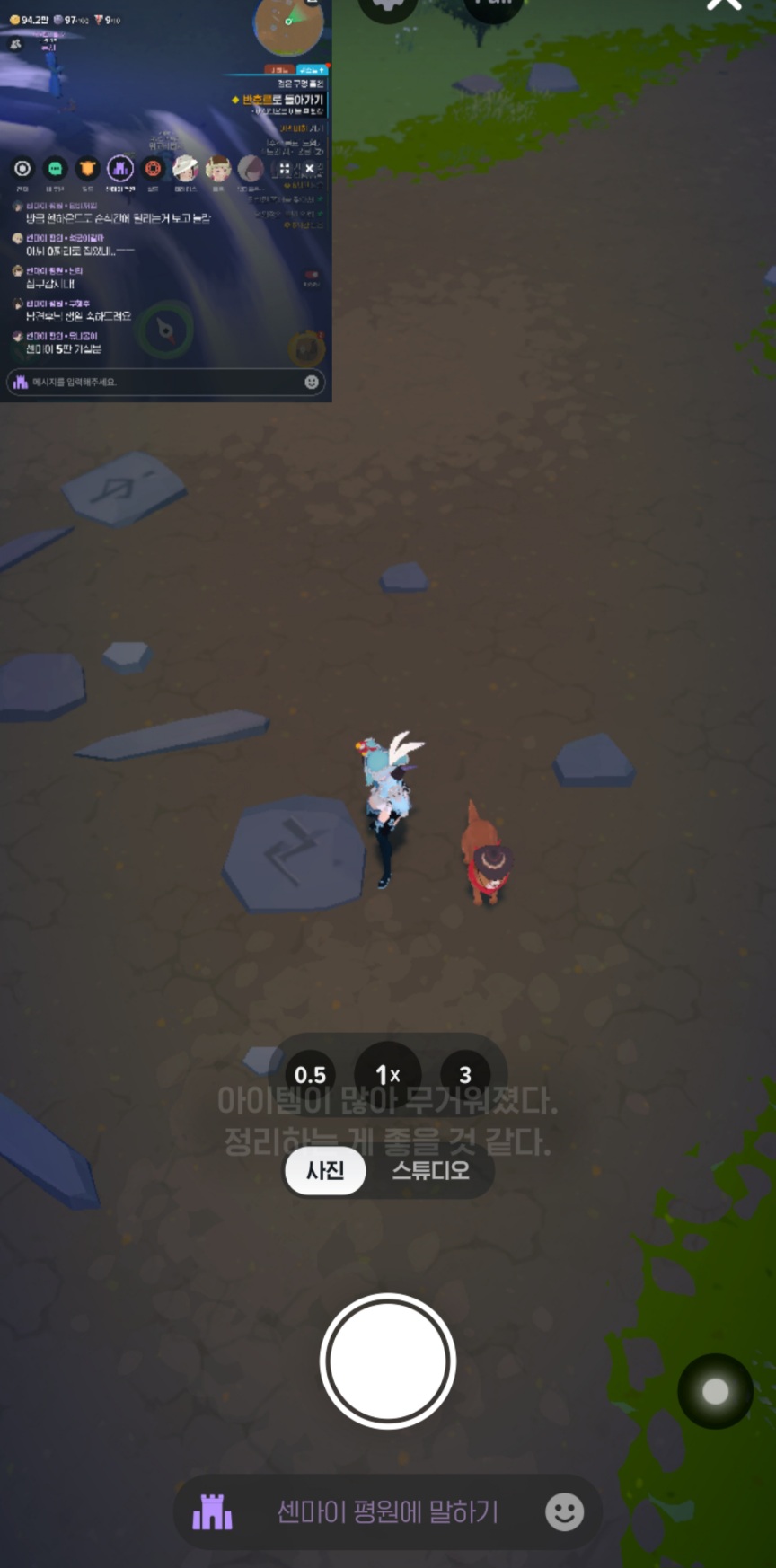776x1568 pixels.
Task: Switch to the 스튜디오 studio mode
Action: (x=430, y=1170)
